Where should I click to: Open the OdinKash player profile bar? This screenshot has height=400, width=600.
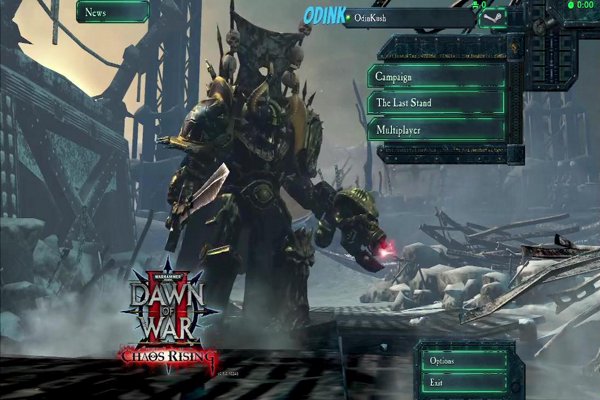click(408, 18)
